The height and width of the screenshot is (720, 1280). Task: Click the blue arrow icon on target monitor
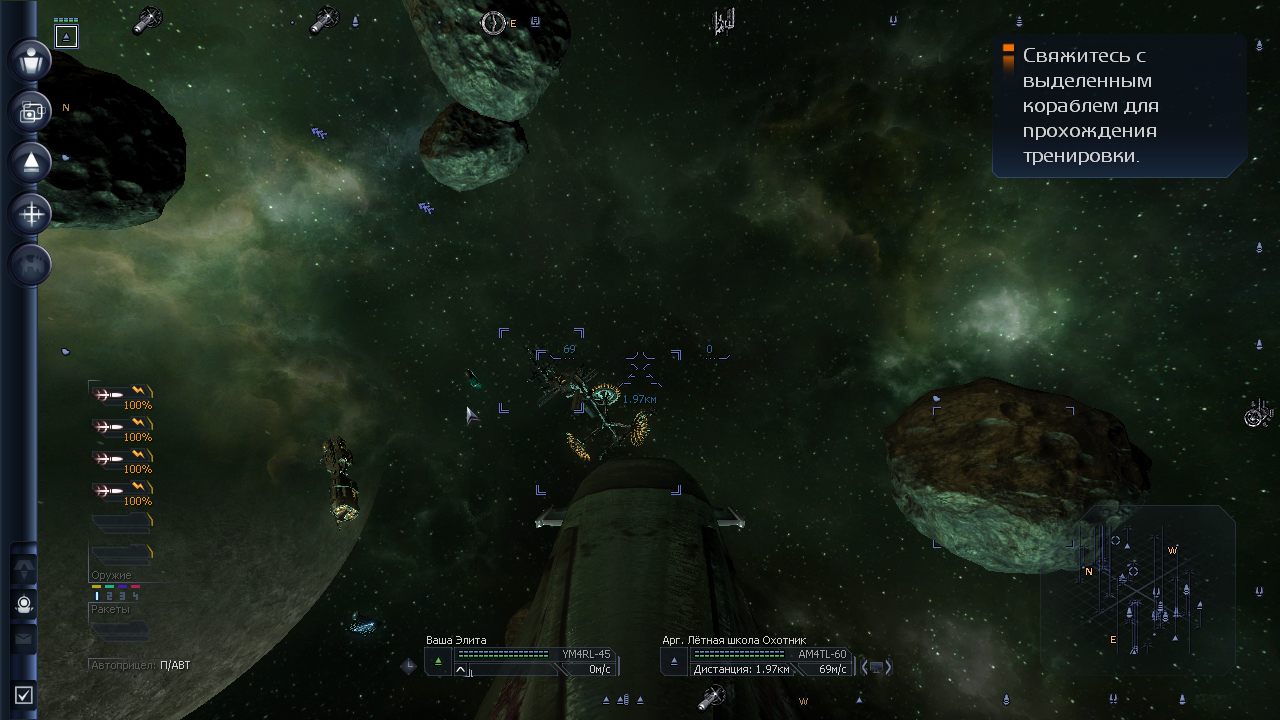(x=675, y=660)
